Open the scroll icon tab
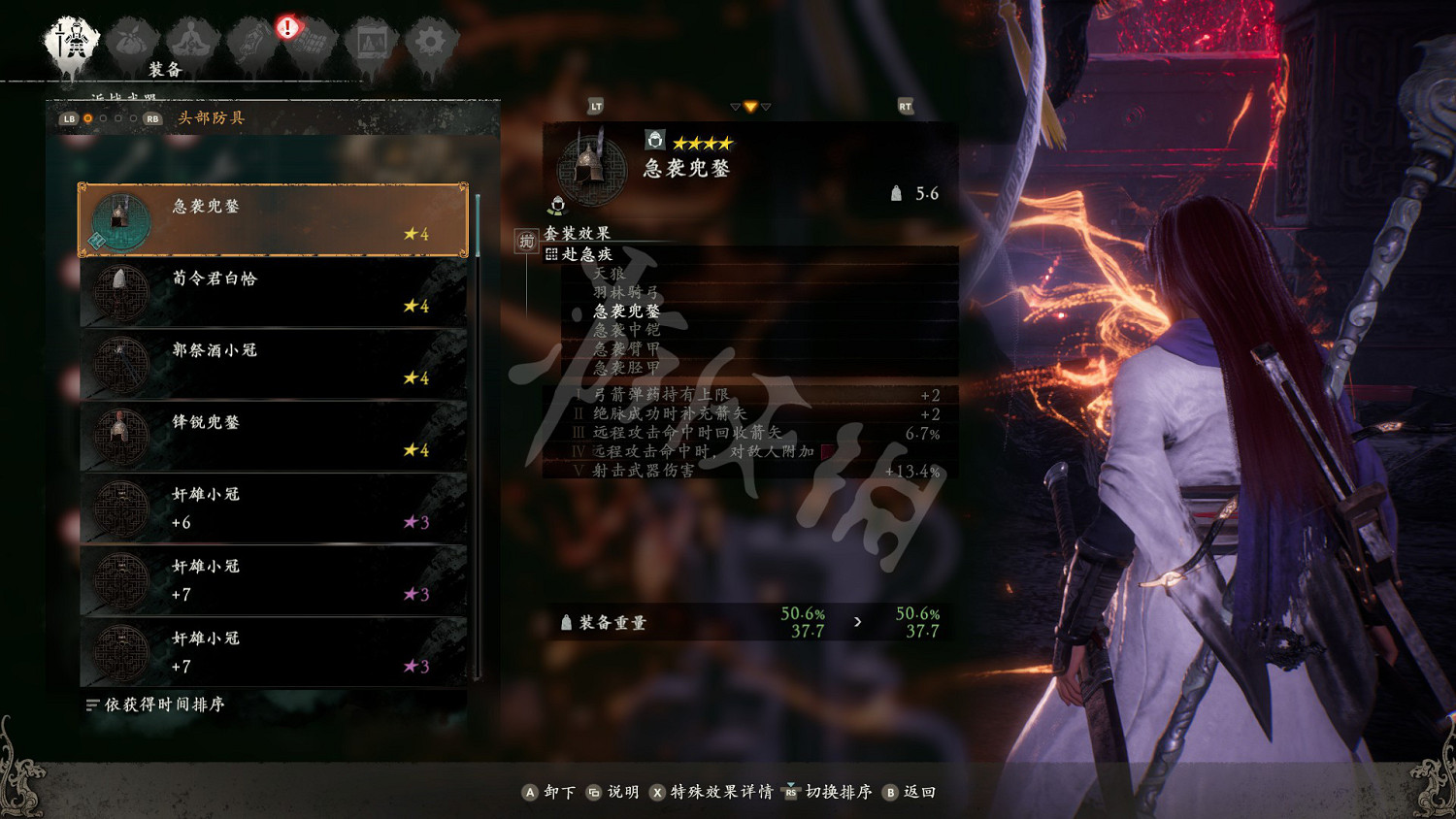1456x819 pixels. pos(251,44)
